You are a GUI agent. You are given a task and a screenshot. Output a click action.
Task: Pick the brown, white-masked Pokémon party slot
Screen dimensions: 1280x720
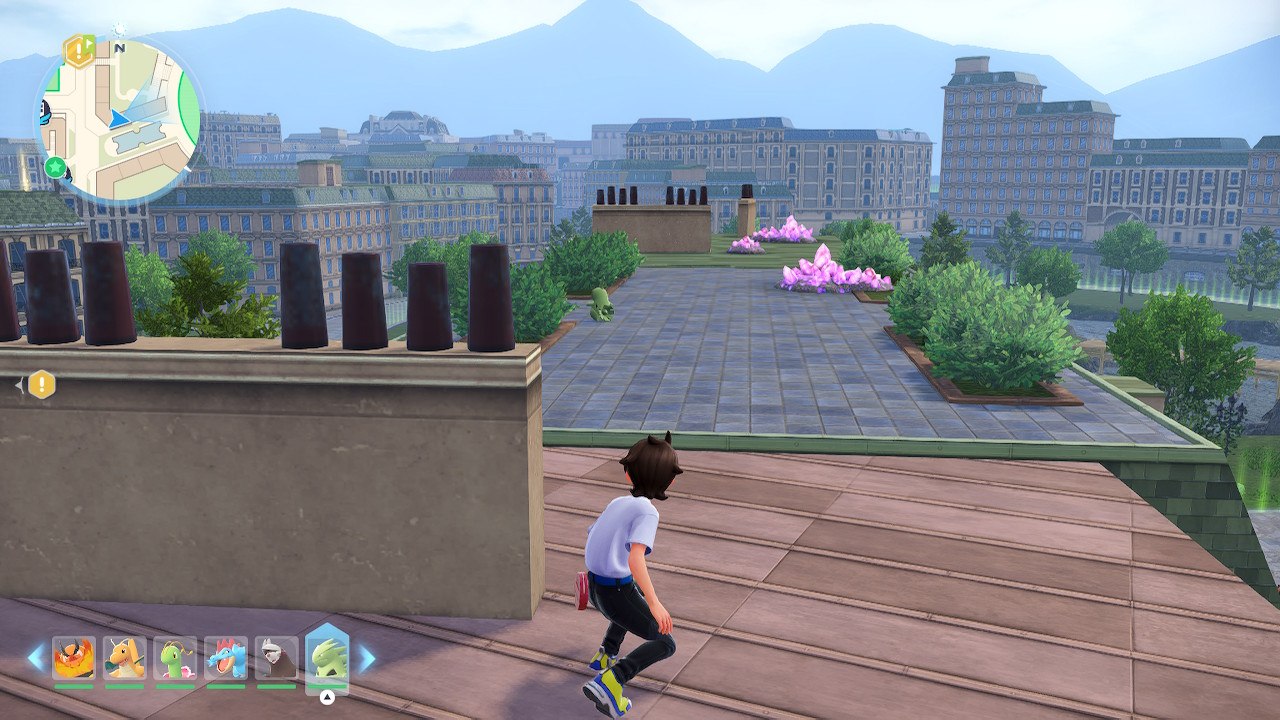click(276, 658)
